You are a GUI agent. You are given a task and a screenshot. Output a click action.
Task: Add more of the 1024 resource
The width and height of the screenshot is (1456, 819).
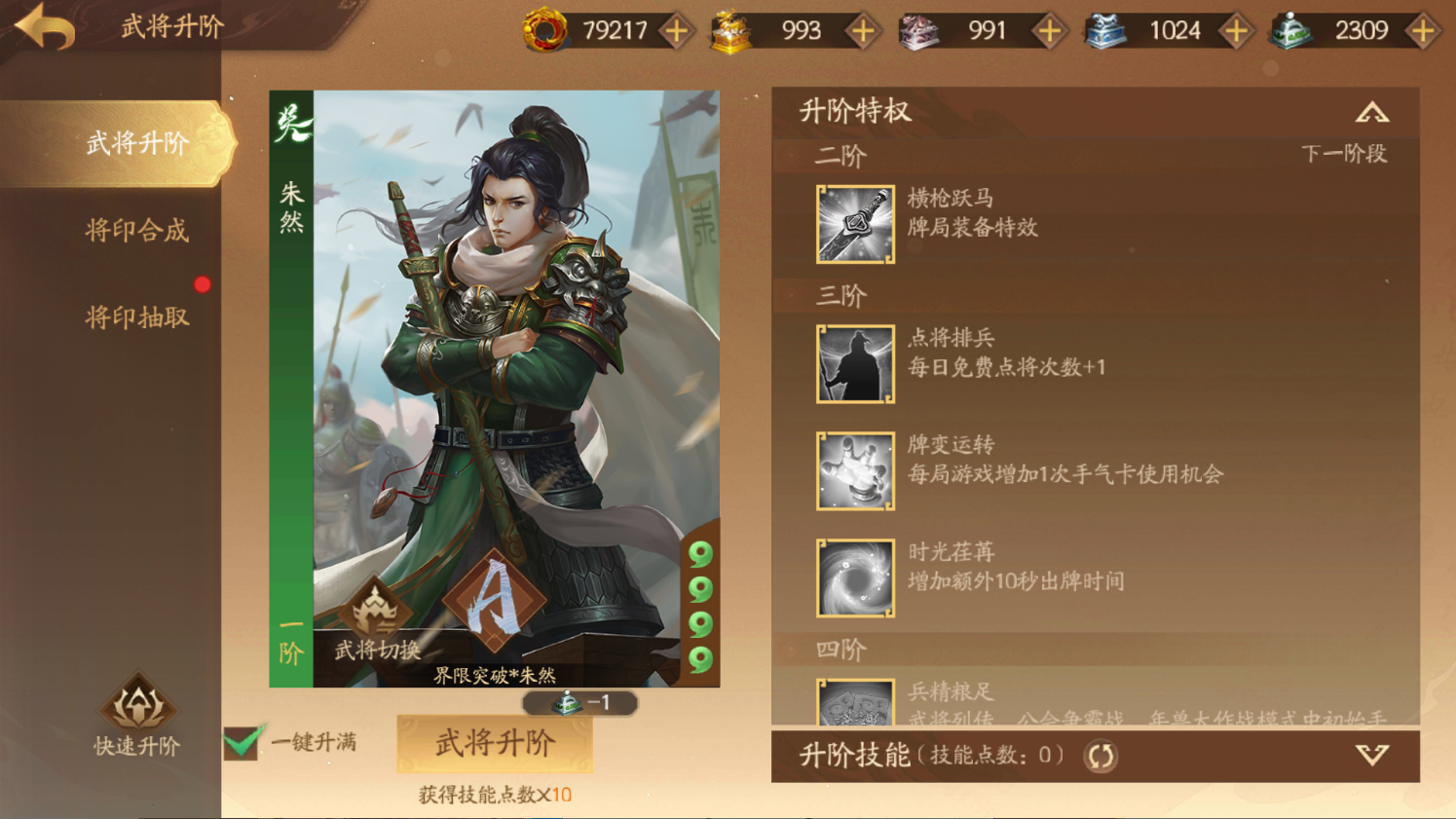pos(1236,31)
